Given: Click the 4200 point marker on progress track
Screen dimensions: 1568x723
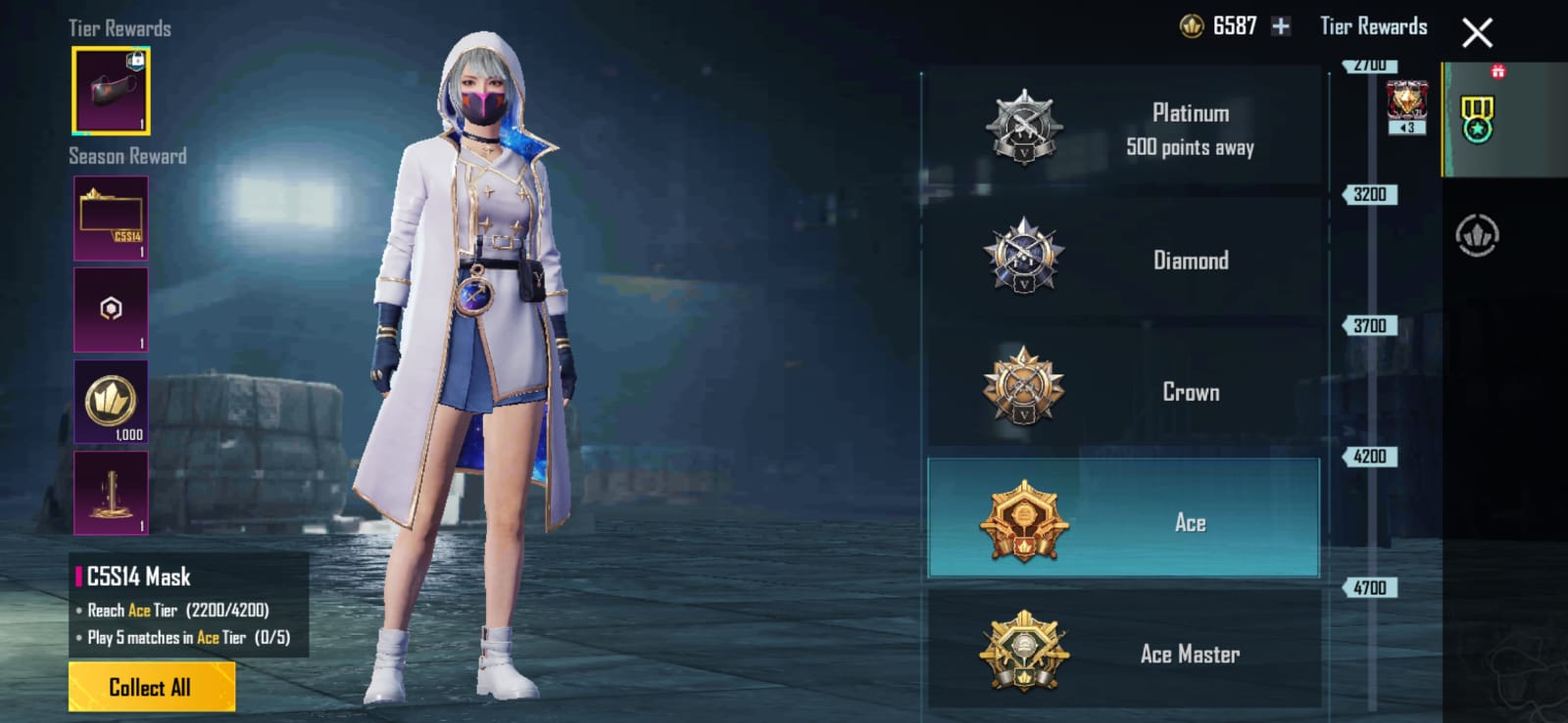Looking at the screenshot, I should [1371, 456].
